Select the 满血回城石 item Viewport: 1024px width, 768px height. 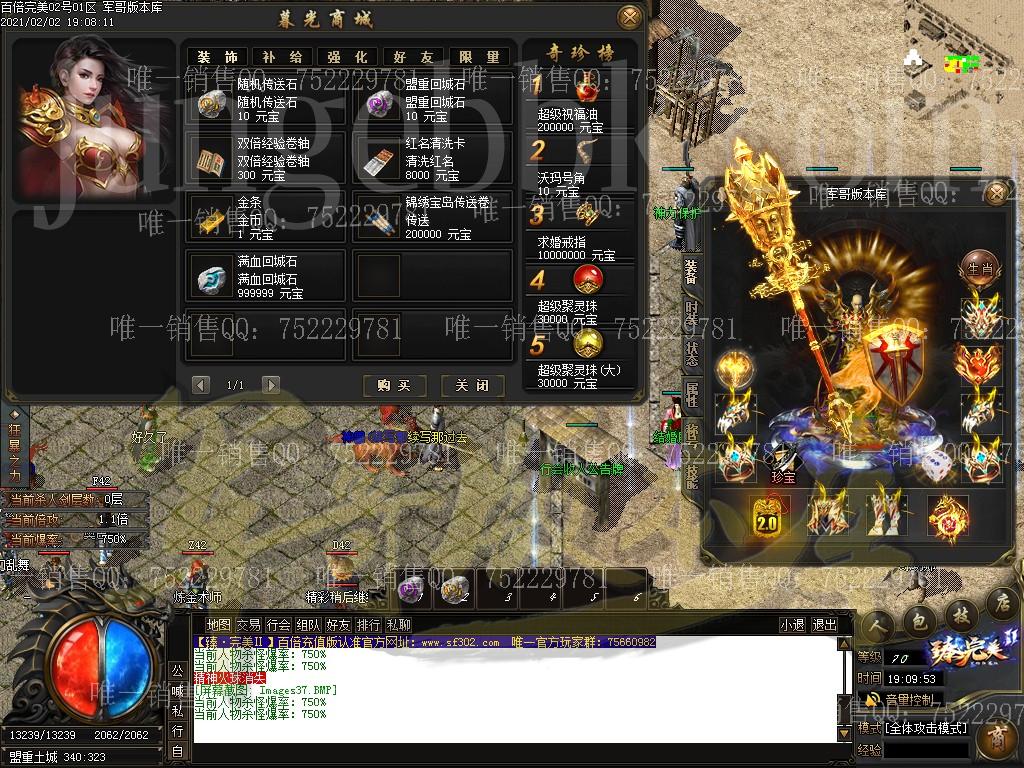coord(264,277)
